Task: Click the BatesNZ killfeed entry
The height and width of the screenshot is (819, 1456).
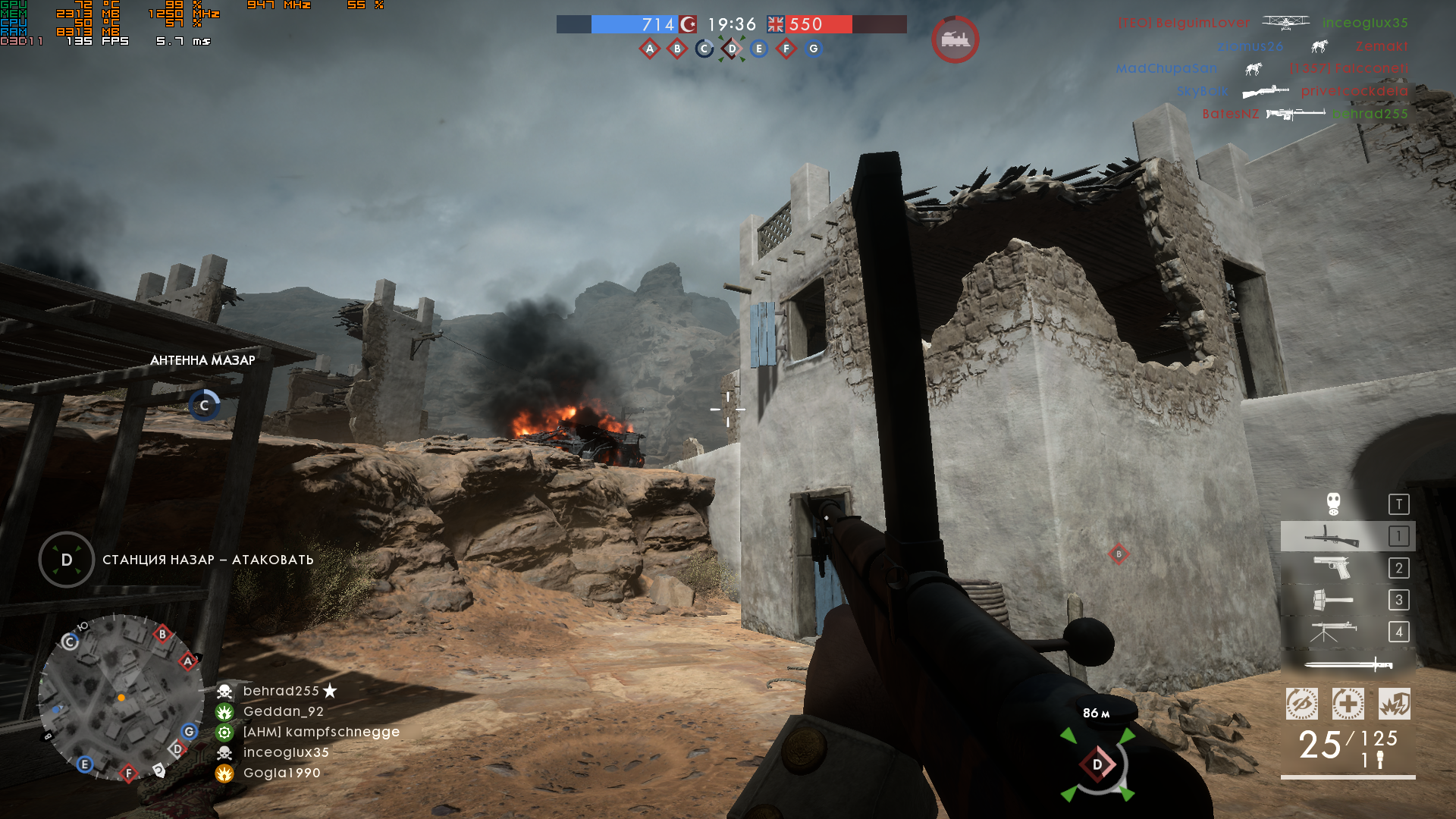Action: point(1230,114)
